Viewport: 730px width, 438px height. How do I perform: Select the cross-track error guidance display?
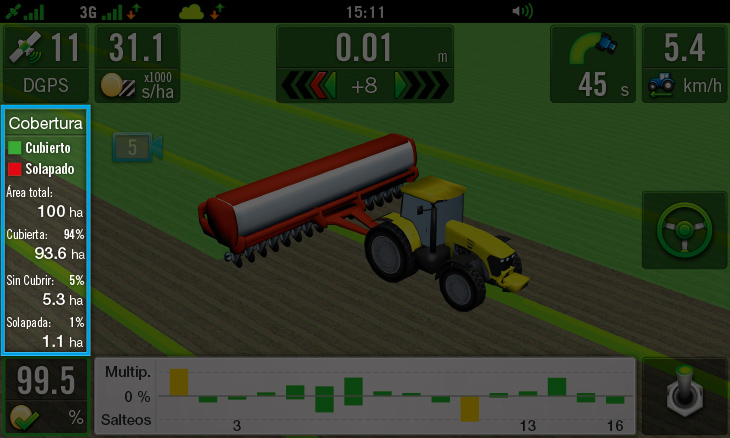[364, 64]
